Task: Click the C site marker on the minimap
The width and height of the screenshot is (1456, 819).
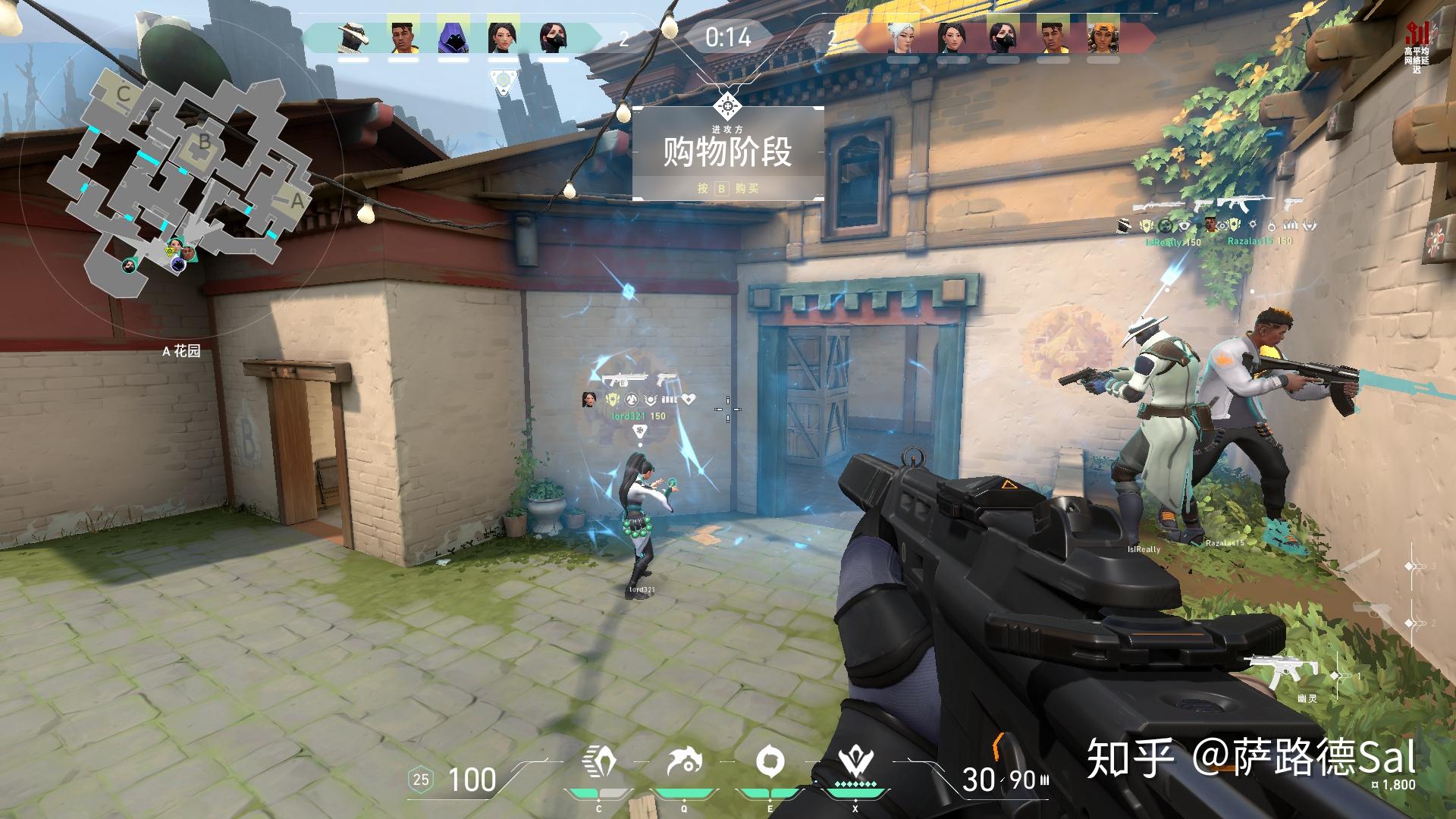Action: [124, 94]
